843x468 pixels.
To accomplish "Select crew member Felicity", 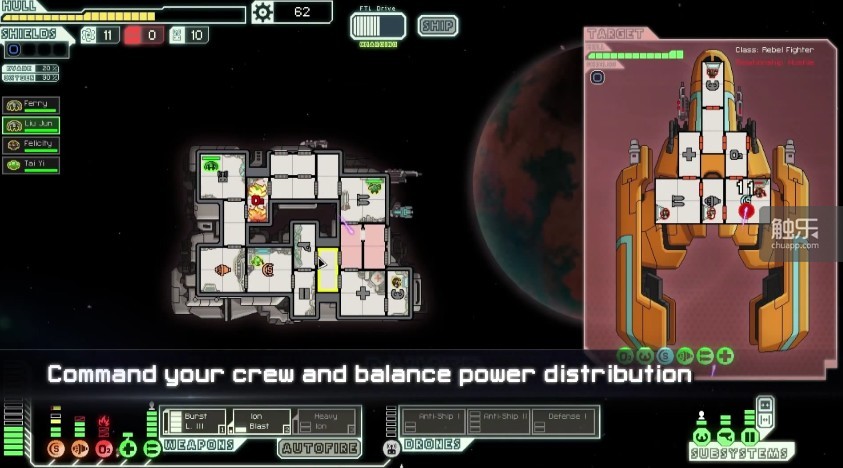I will pyautogui.click(x=31, y=145).
